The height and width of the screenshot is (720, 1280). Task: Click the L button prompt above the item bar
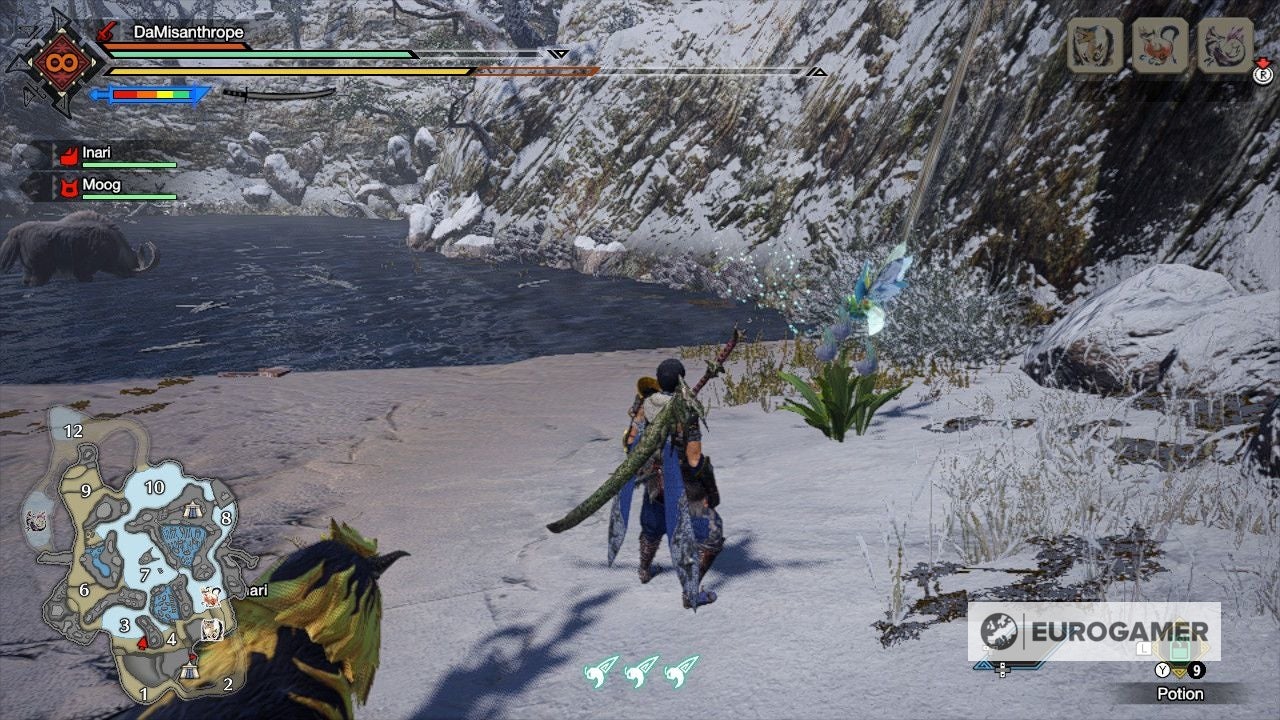pos(1143,648)
